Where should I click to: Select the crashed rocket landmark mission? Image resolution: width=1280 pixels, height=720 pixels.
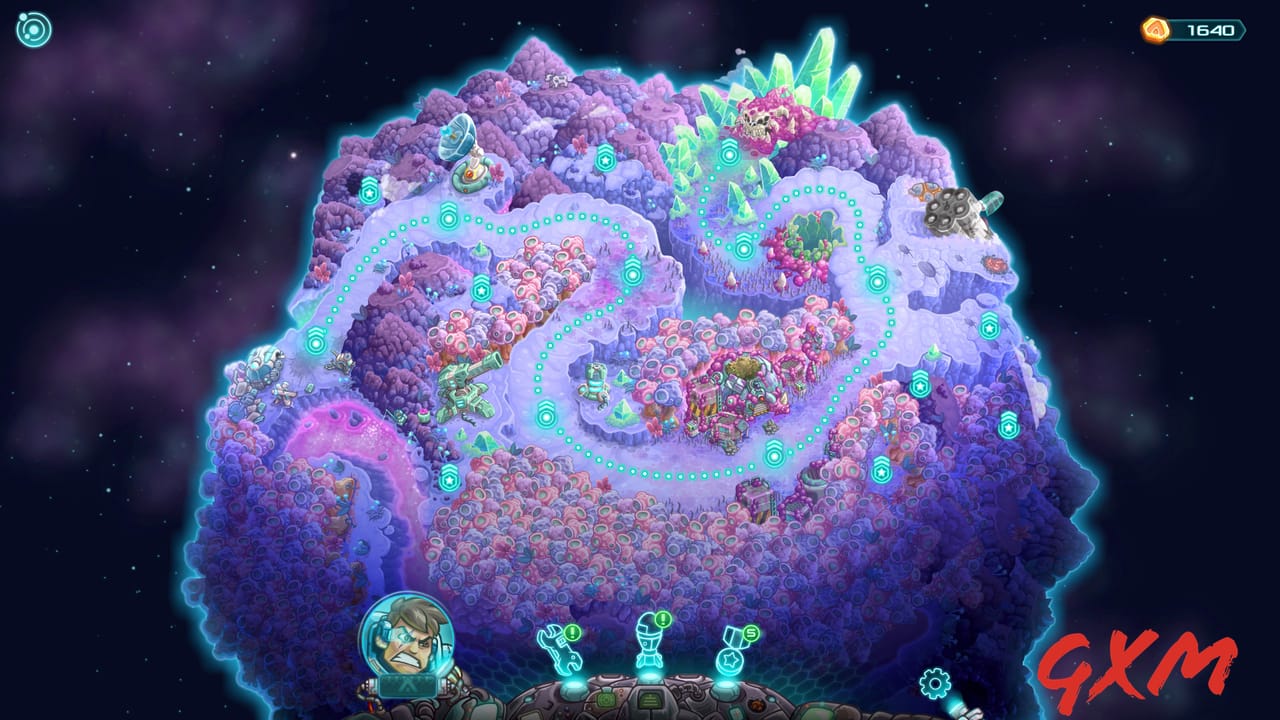[x=953, y=208]
